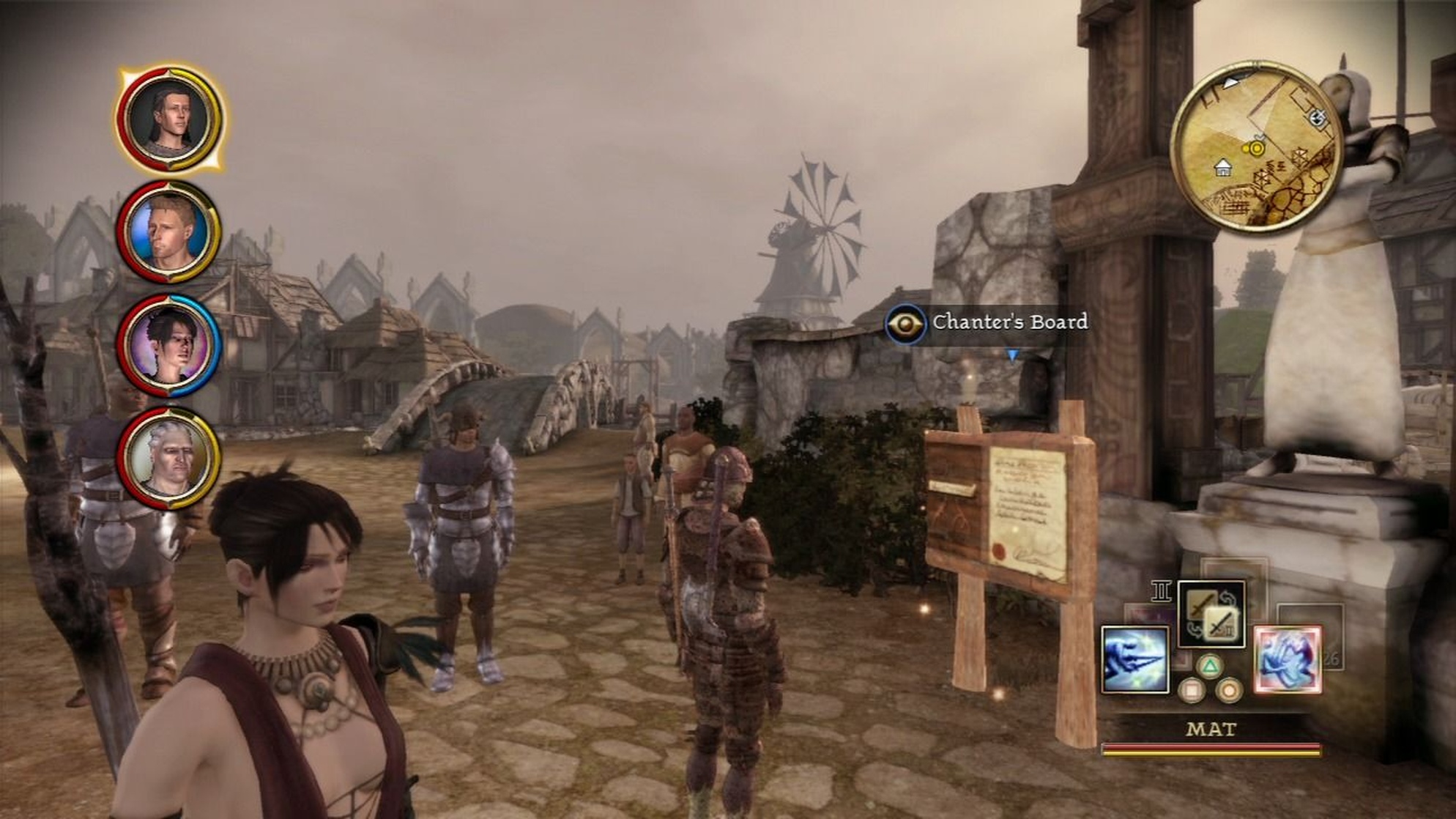Click the compass arrow on the minimap
Image resolution: width=1456 pixels, height=819 pixels.
1230,82
